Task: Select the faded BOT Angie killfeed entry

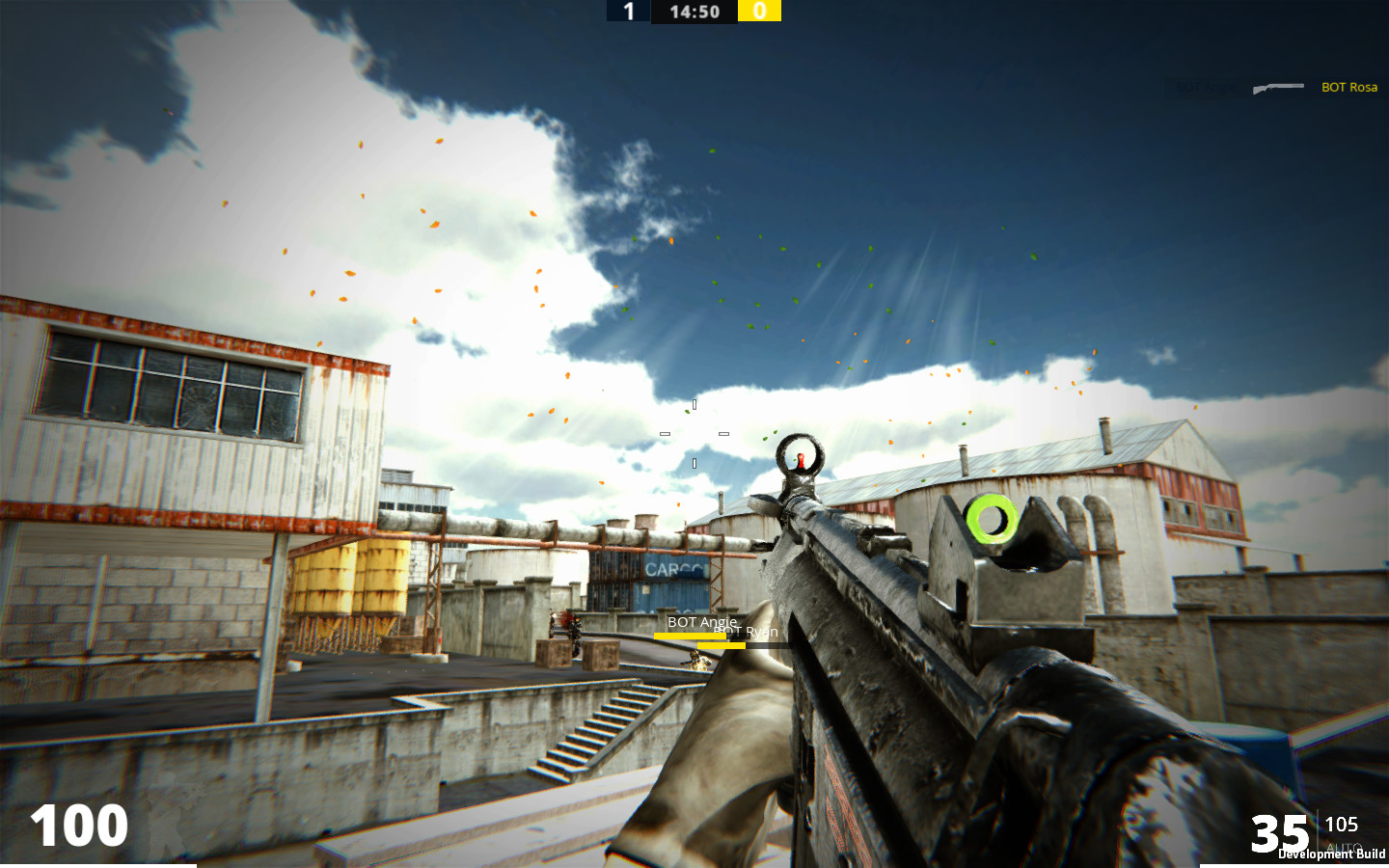Action: click(1204, 88)
